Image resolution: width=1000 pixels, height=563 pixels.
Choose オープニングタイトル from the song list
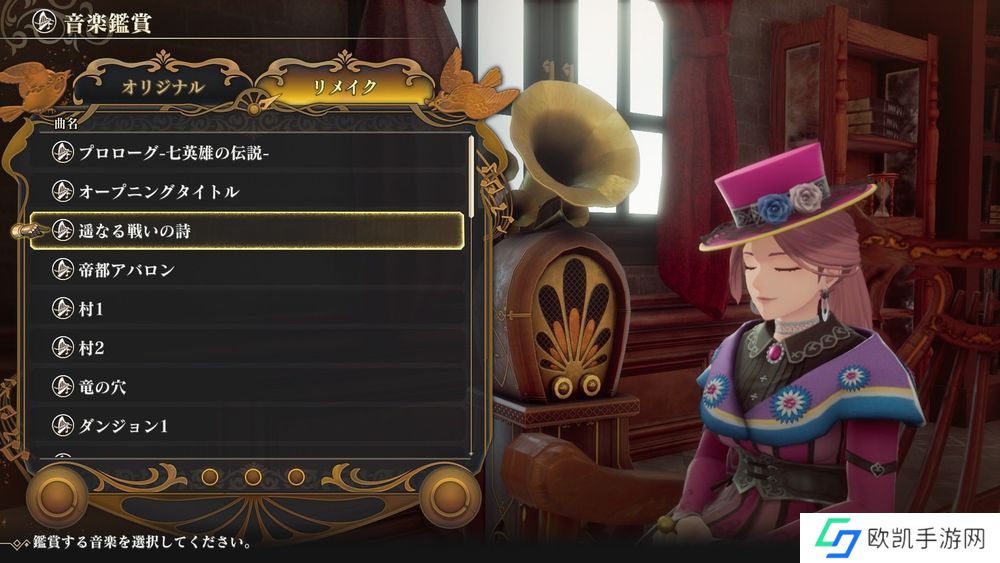coord(248,191)
